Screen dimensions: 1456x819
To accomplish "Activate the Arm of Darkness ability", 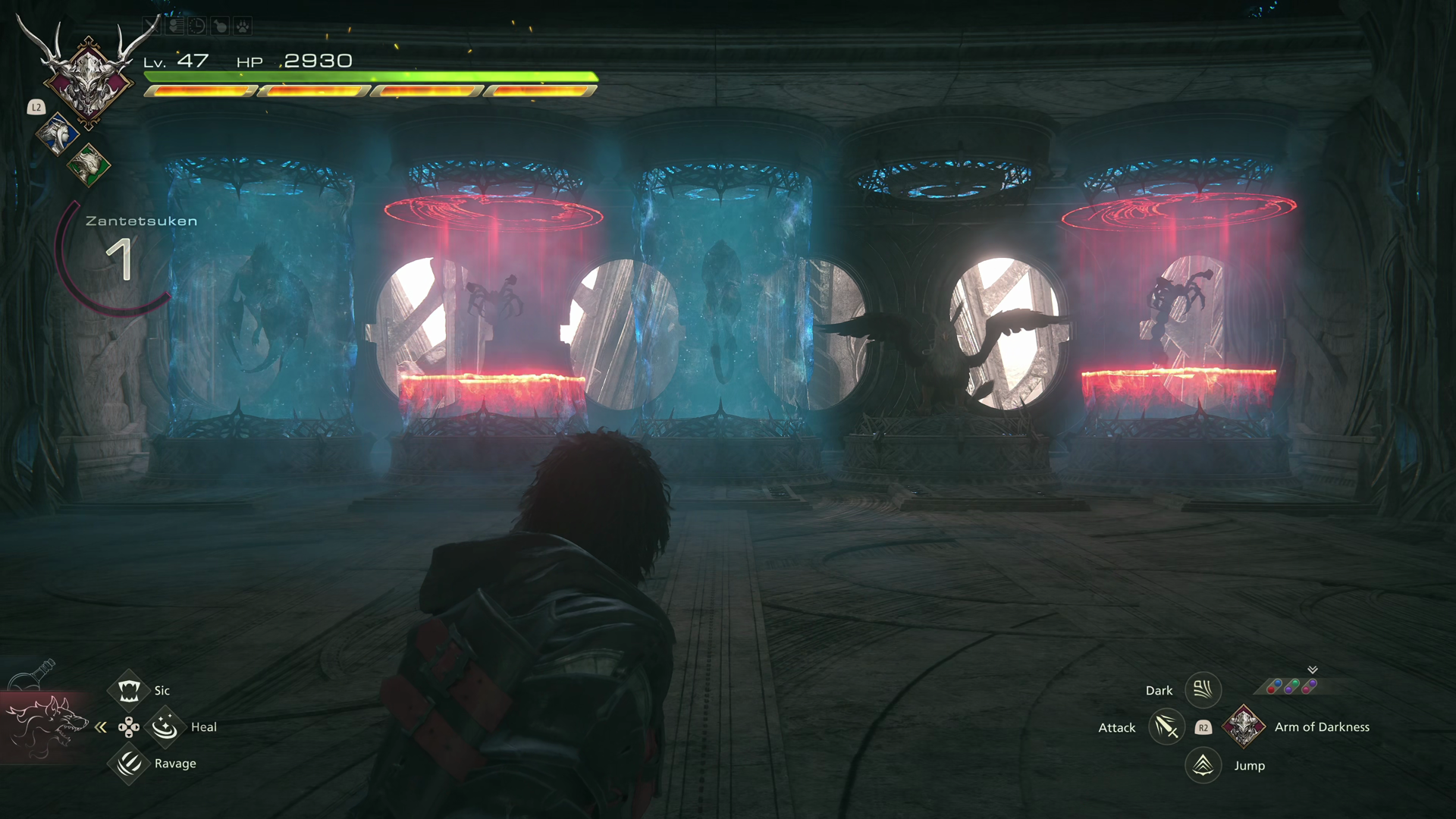I will tap(1244, 726).
